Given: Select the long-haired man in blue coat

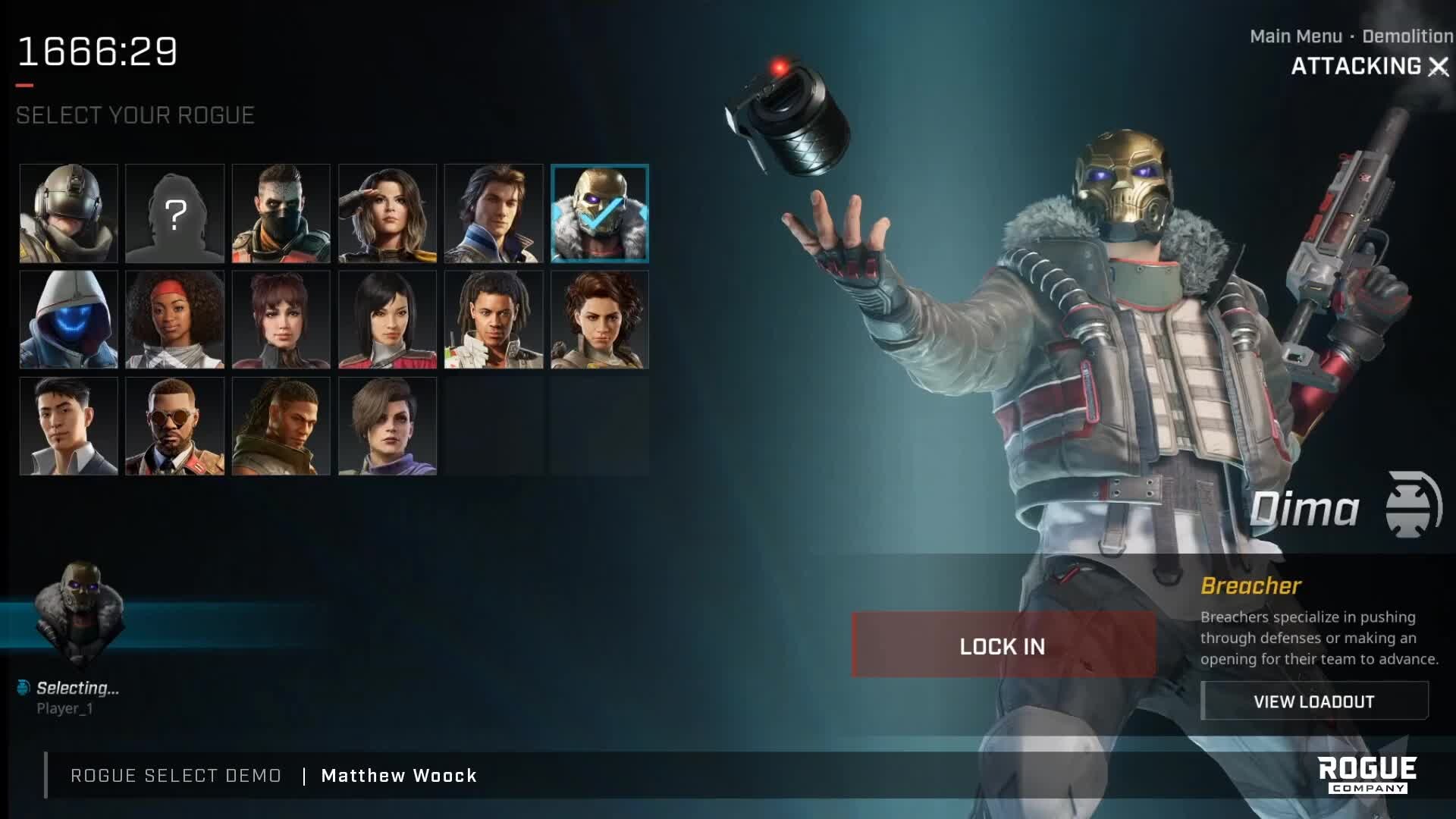Looking at the screenshot, I should 494,214.
